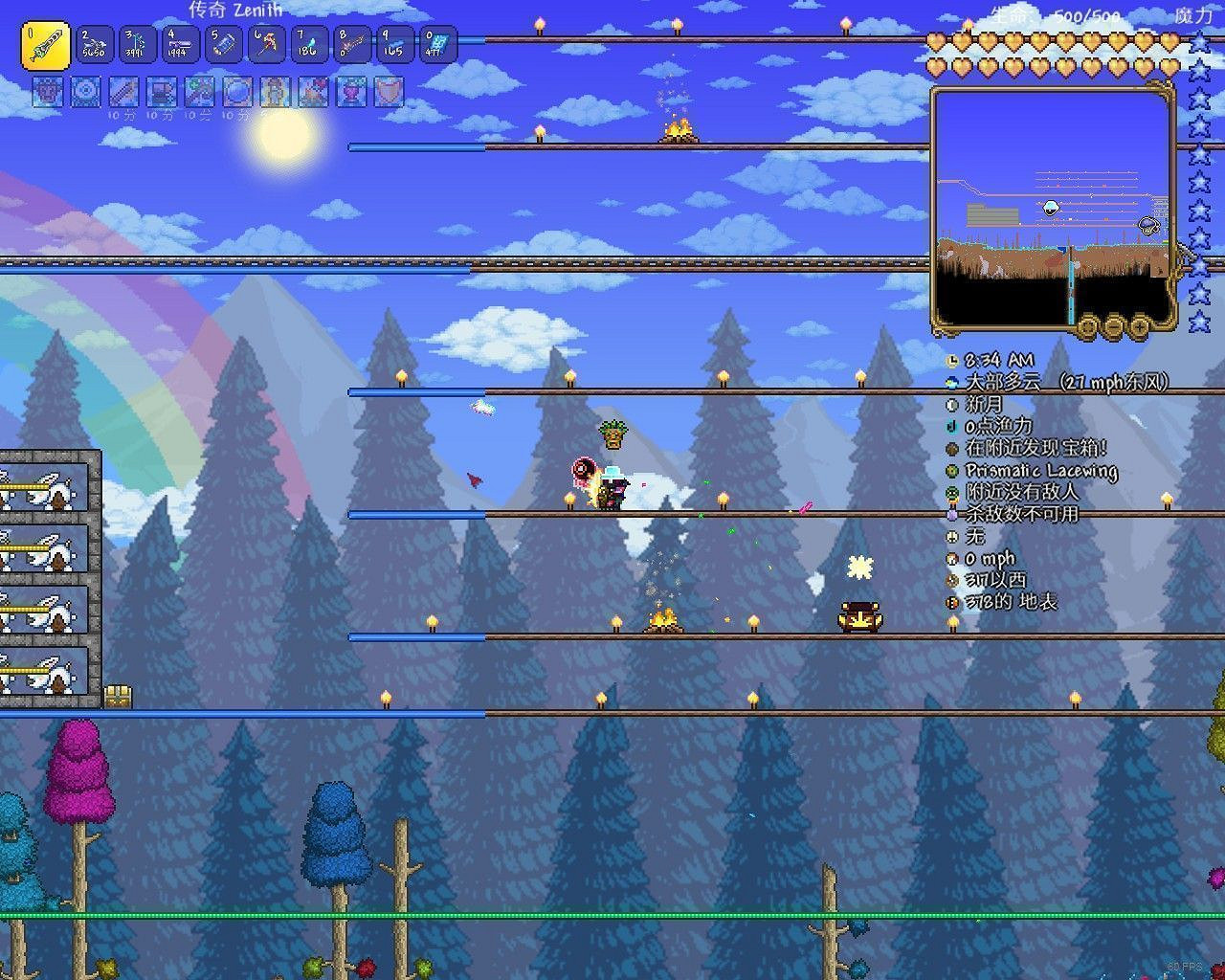Click the fishing power icon showing 0点渔力
Image resolution: width=1225 pixels, height=980 pixels.
click(x=952, y=426)
